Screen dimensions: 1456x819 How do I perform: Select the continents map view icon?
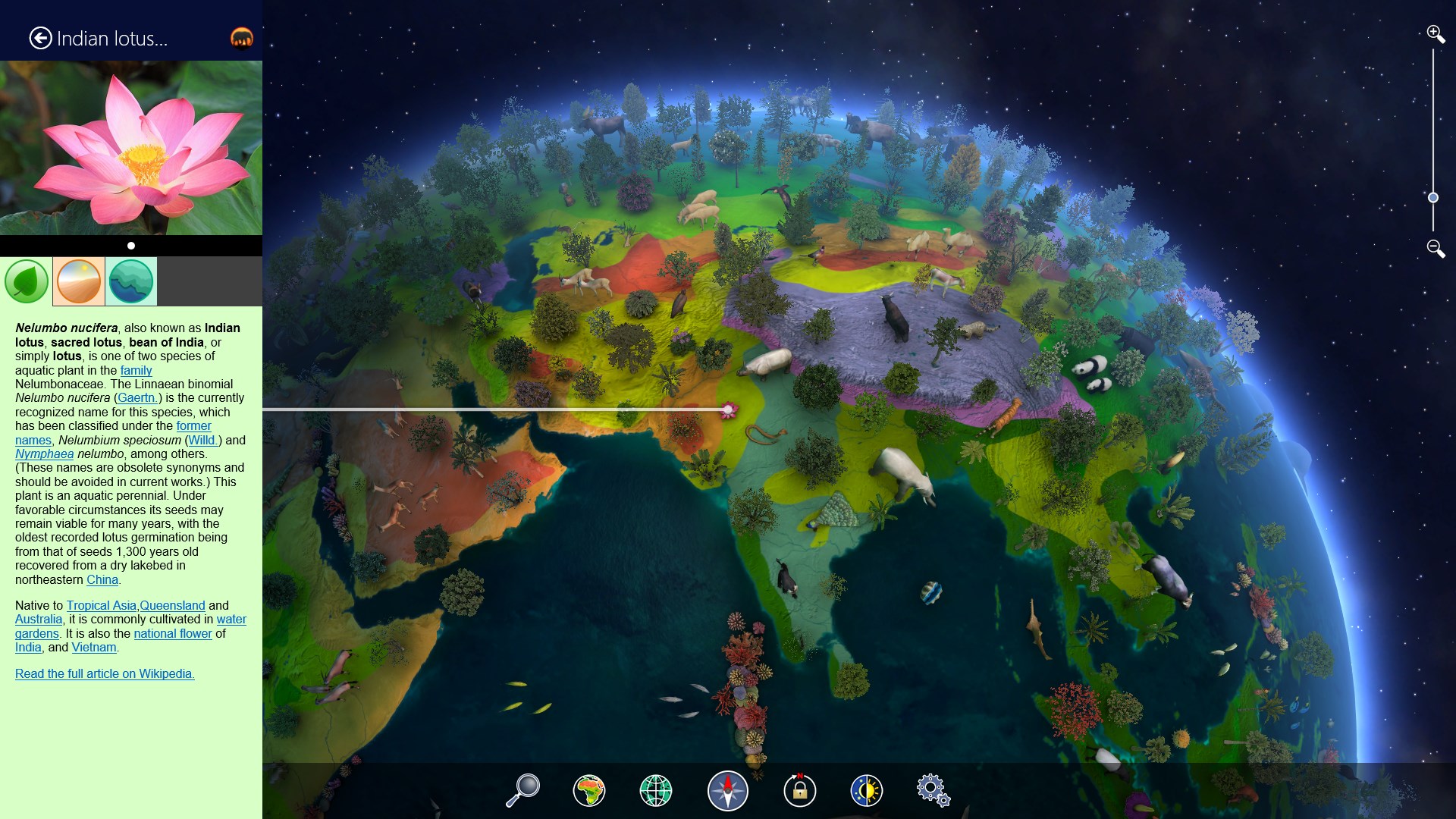[x=590, y=790]
